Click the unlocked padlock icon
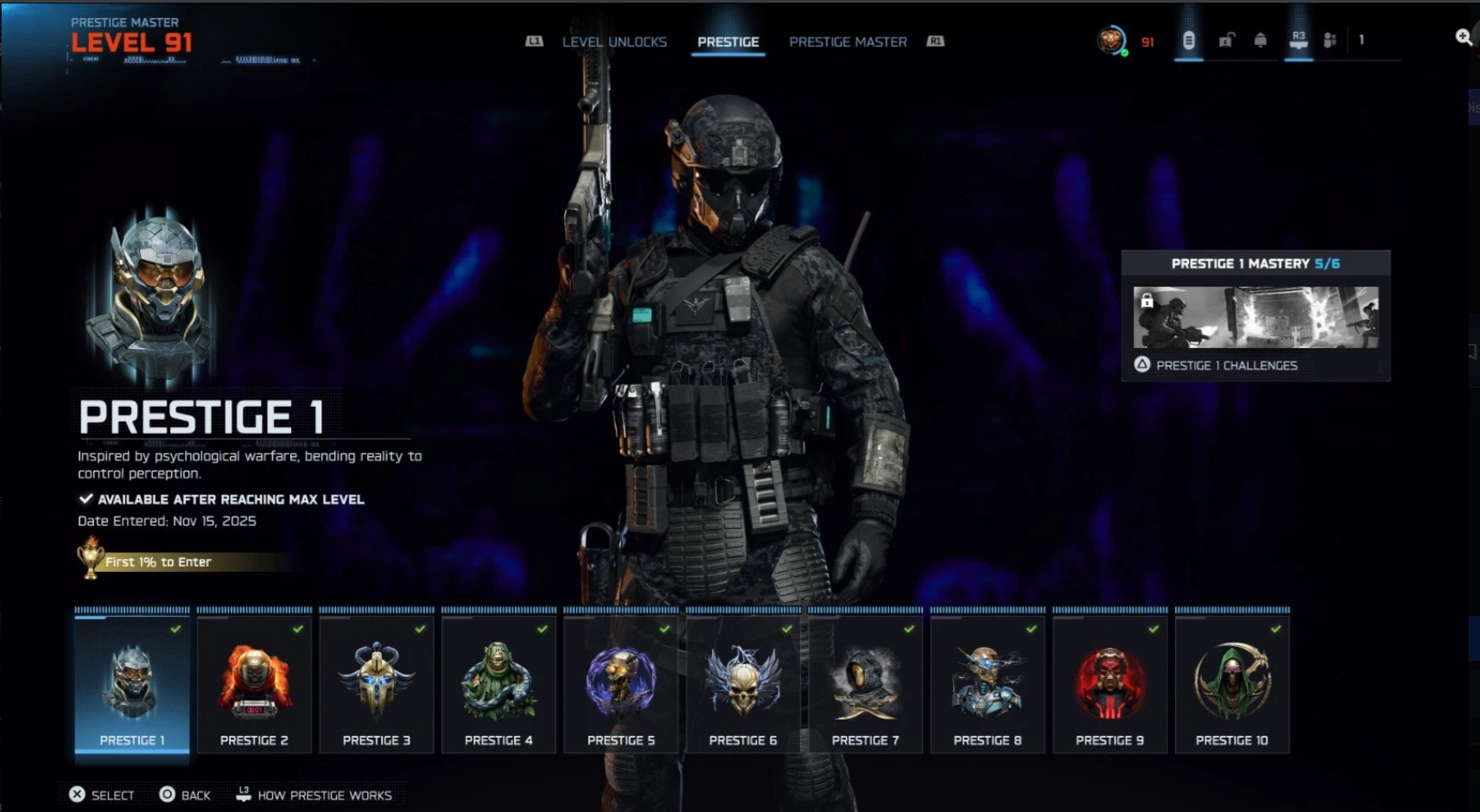 pos(1225,40)
